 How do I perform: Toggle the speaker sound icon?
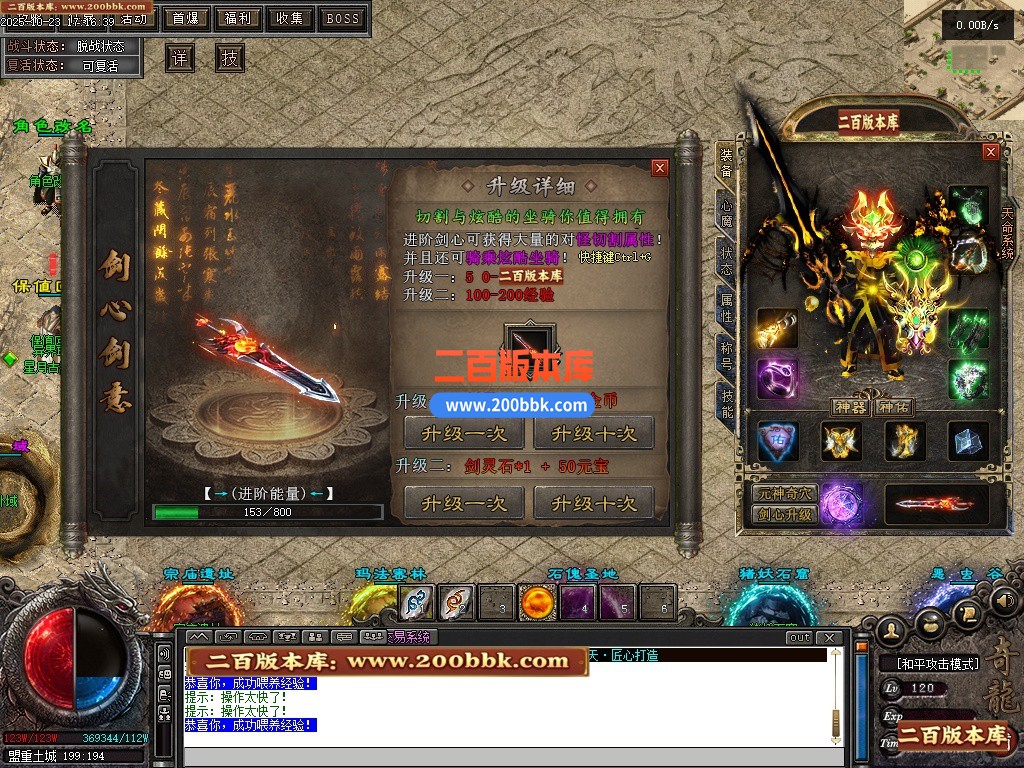[1004, 600]
